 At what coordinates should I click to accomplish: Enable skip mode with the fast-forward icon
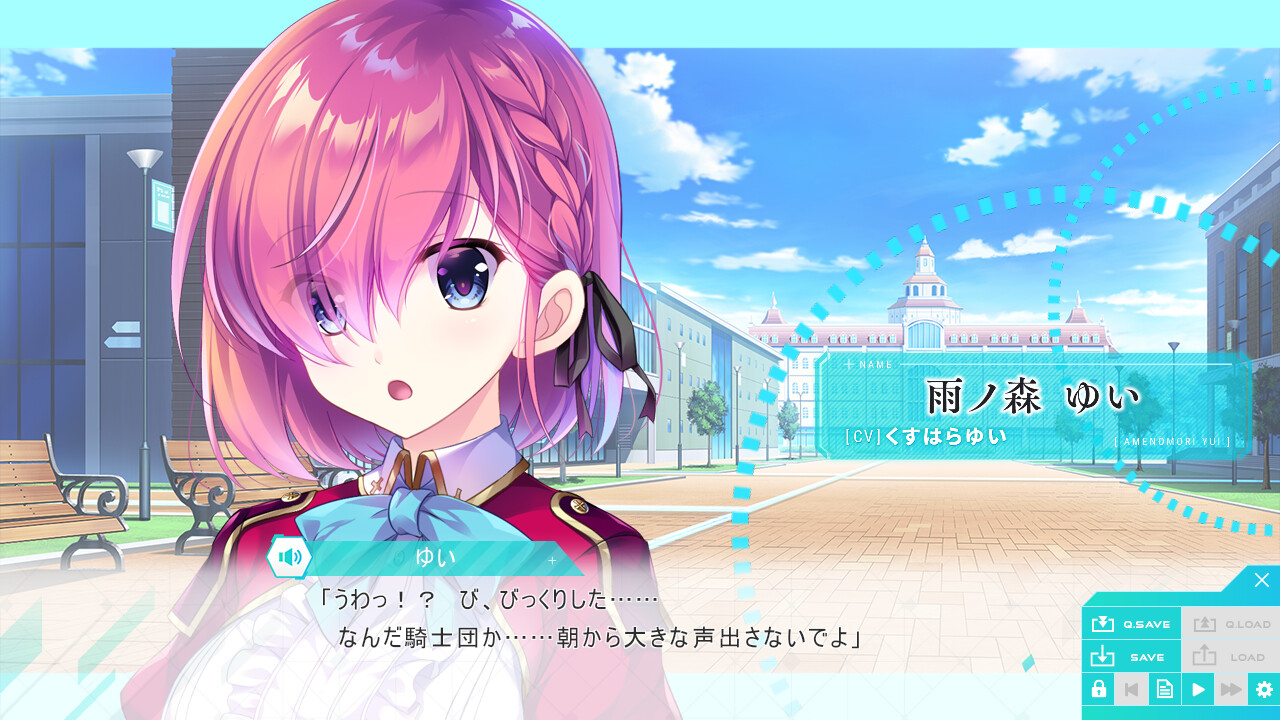coord(1229,689)
